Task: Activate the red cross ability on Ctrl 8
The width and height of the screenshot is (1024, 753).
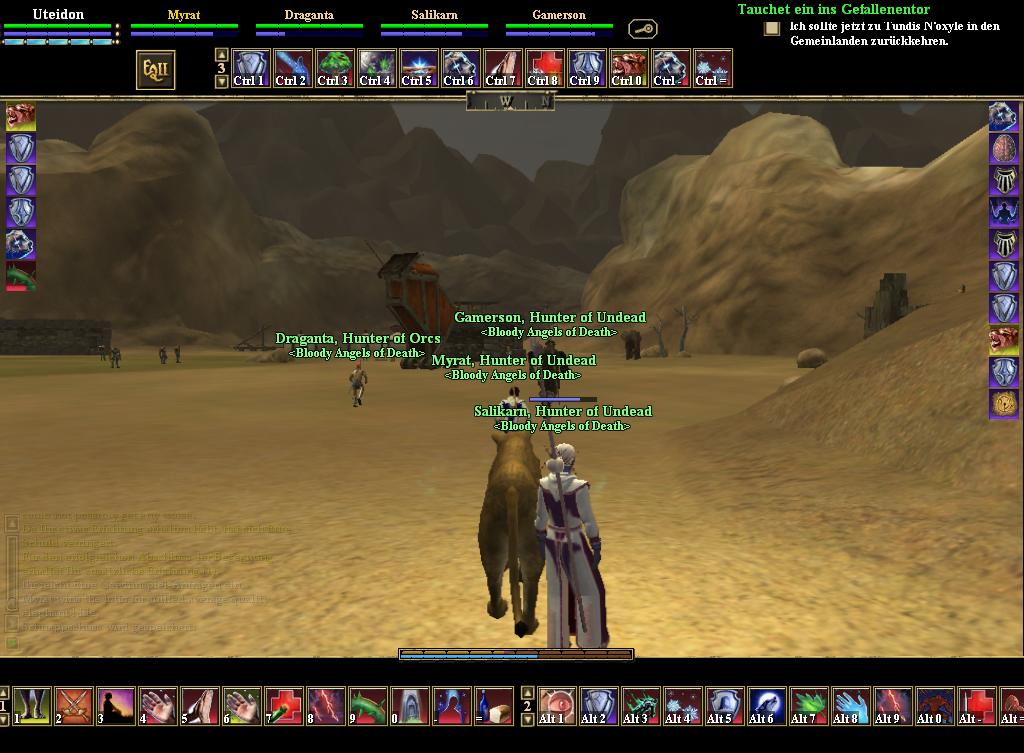Action: point(543,69)
